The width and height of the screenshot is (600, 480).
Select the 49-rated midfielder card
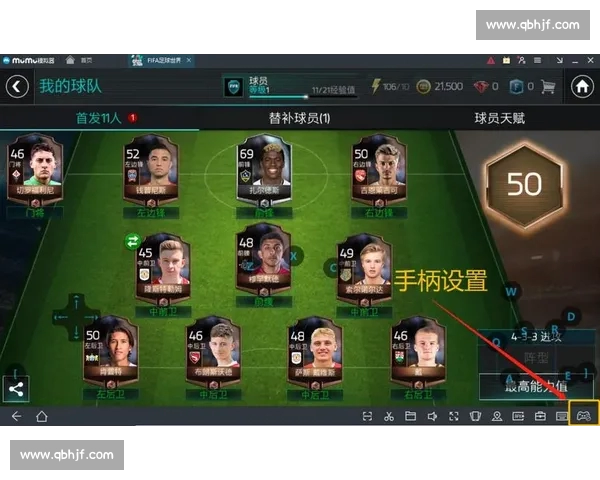point(361,271)
